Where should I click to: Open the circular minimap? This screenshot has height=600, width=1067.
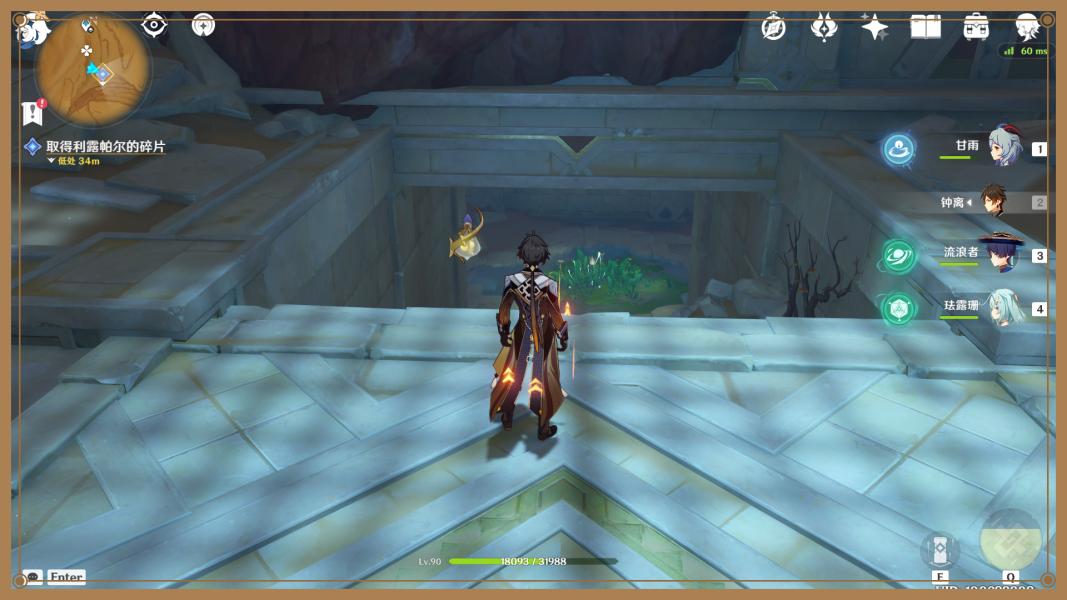point(93,70)
